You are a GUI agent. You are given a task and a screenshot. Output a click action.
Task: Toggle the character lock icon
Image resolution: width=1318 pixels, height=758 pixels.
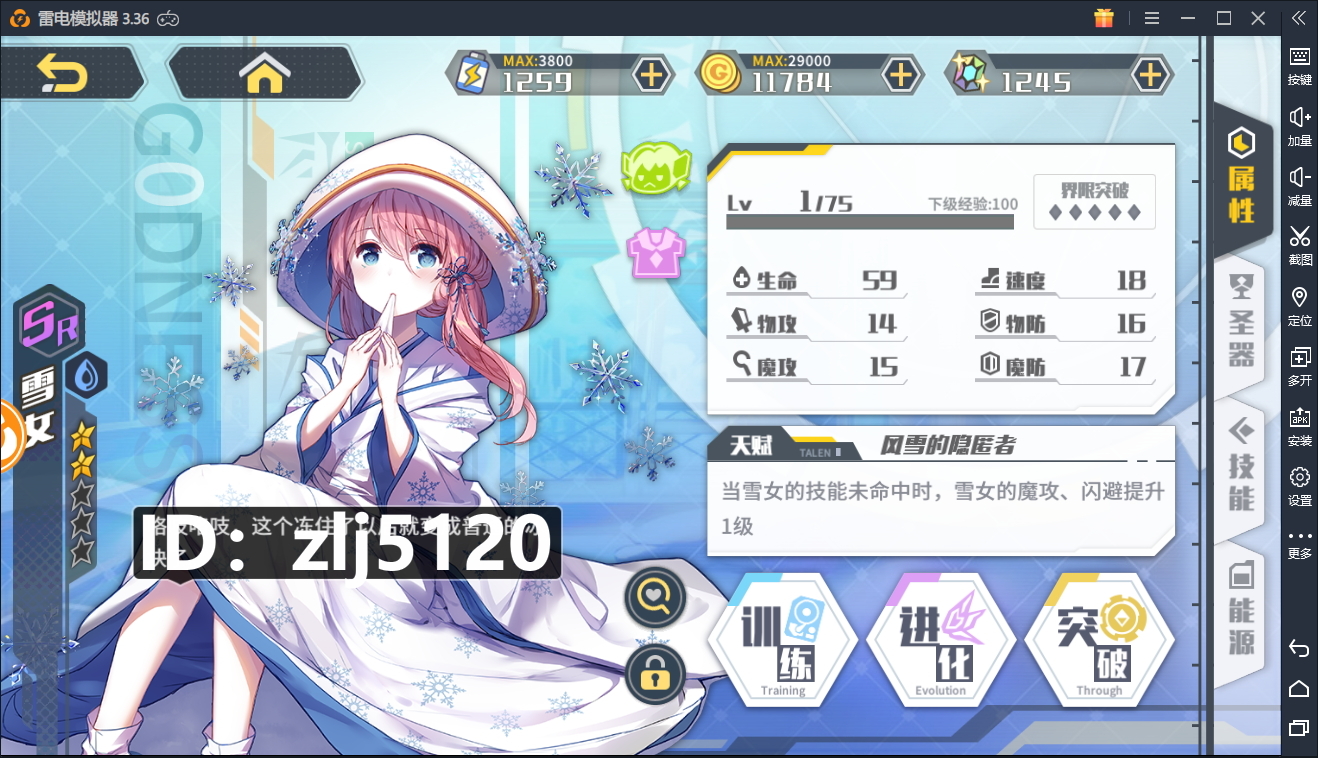pyautogui.click(x=654, y=673)
